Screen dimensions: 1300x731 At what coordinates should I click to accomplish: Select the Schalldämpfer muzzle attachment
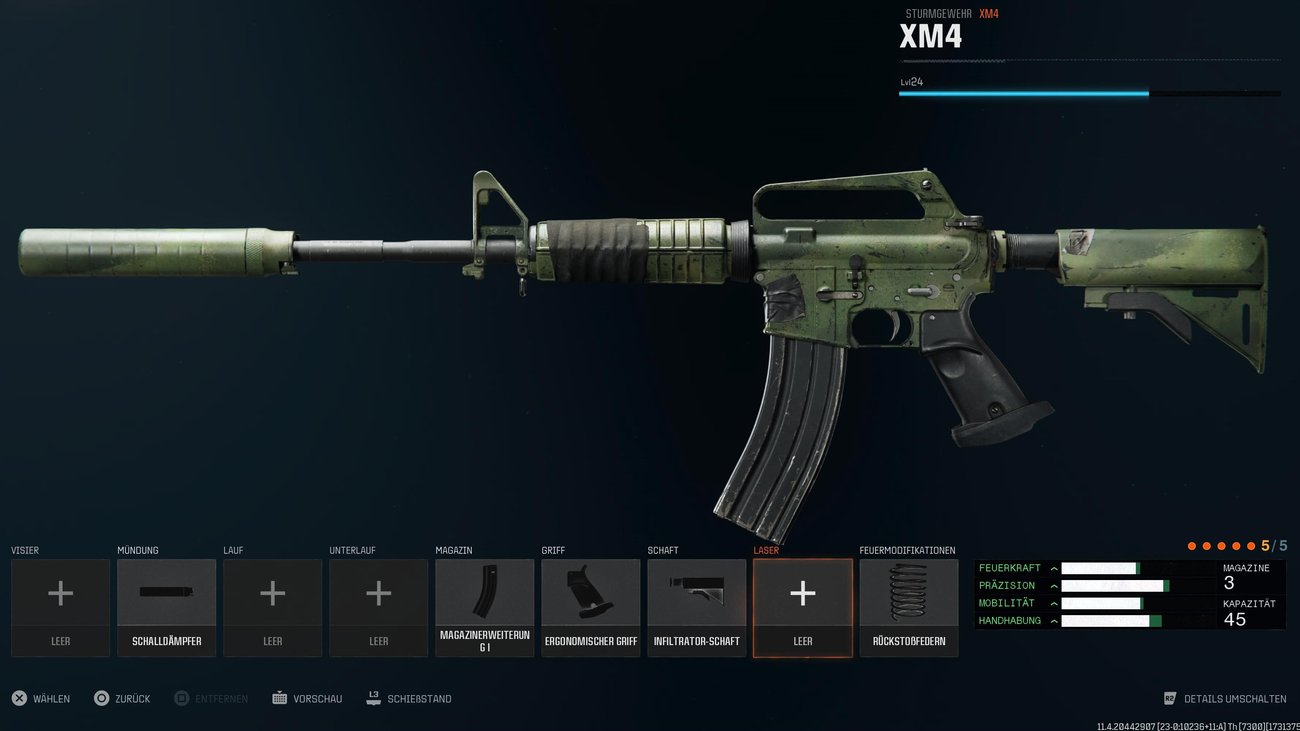click(x=166, y=605)
